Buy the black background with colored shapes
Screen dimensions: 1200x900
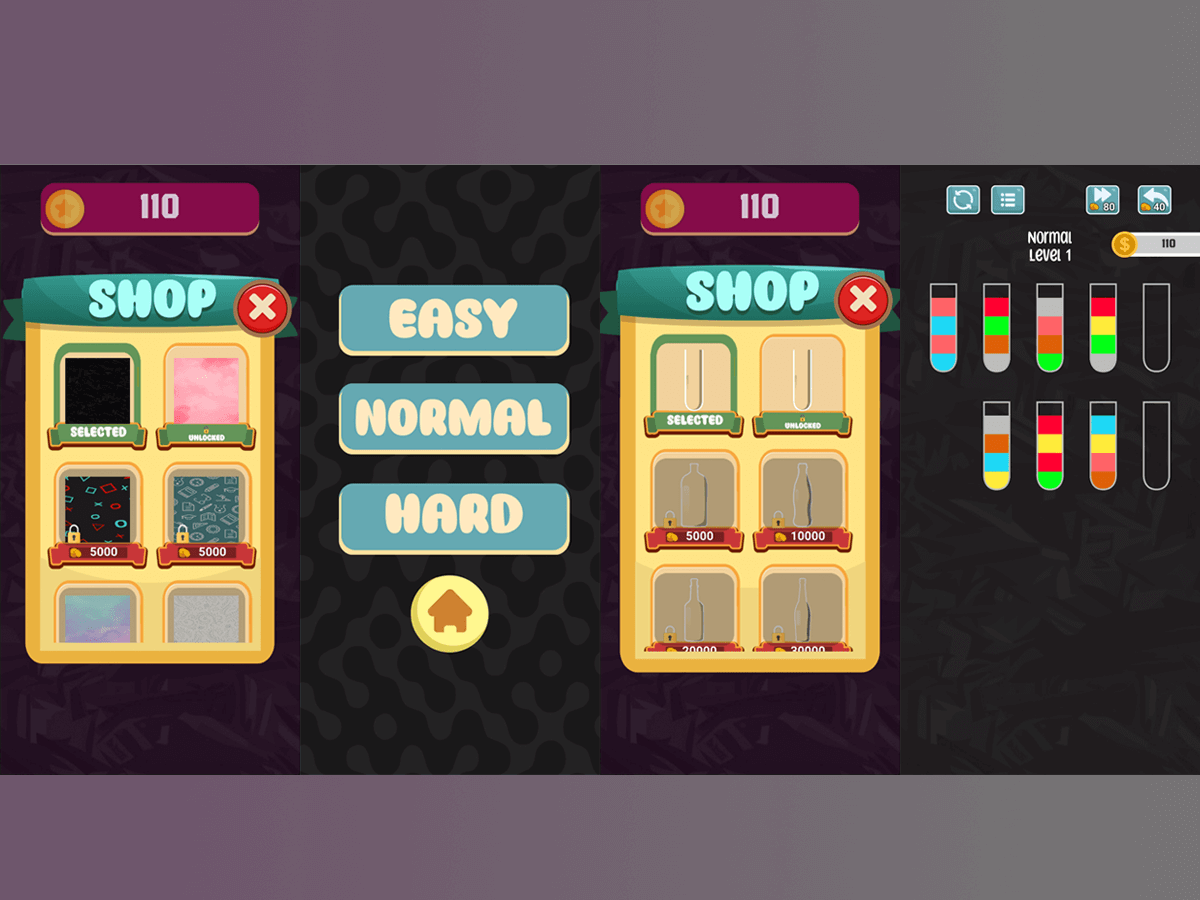click(x=97, y=508)
